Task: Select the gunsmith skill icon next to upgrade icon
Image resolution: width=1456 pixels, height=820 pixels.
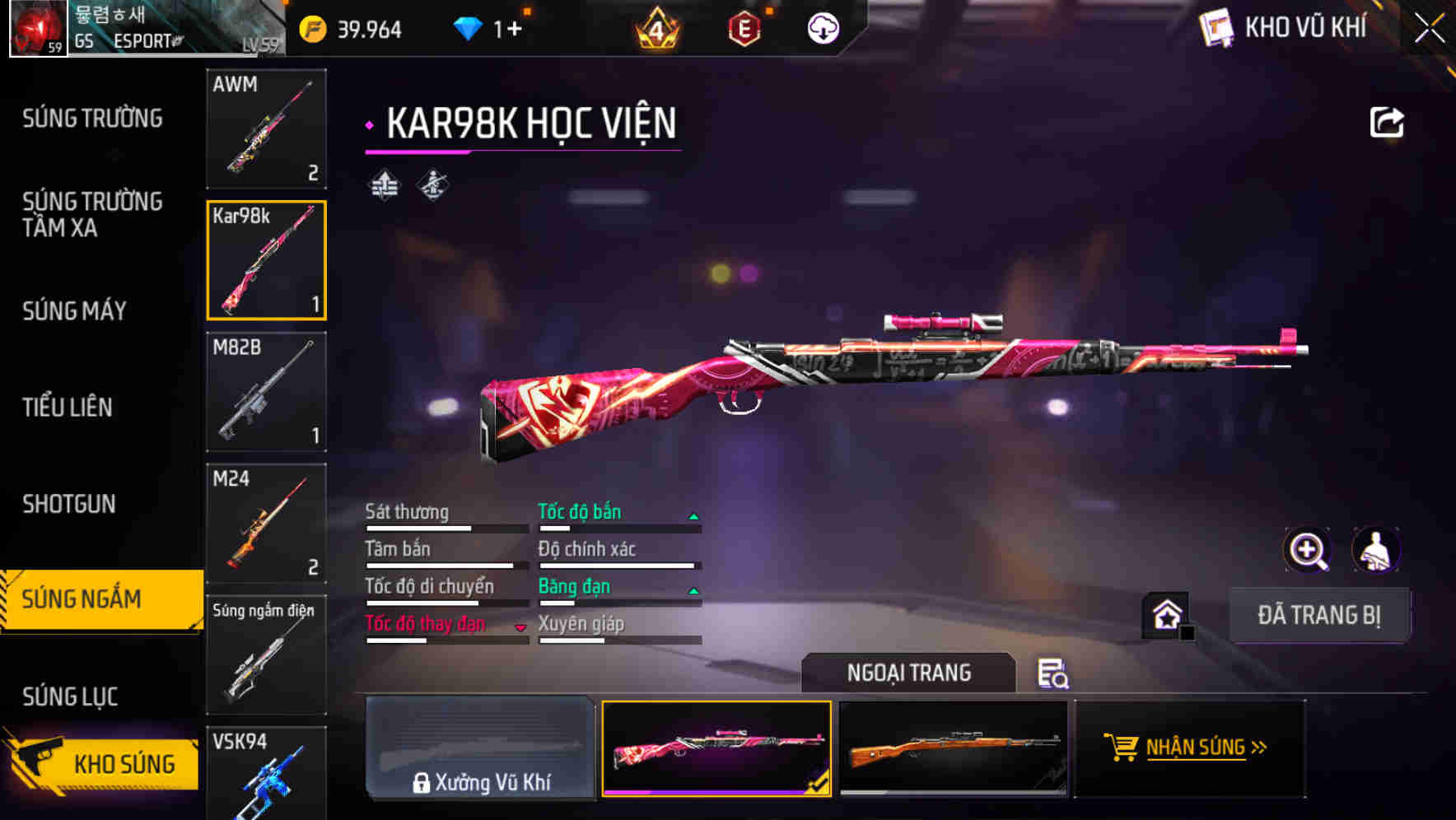Action: (432, 185)
